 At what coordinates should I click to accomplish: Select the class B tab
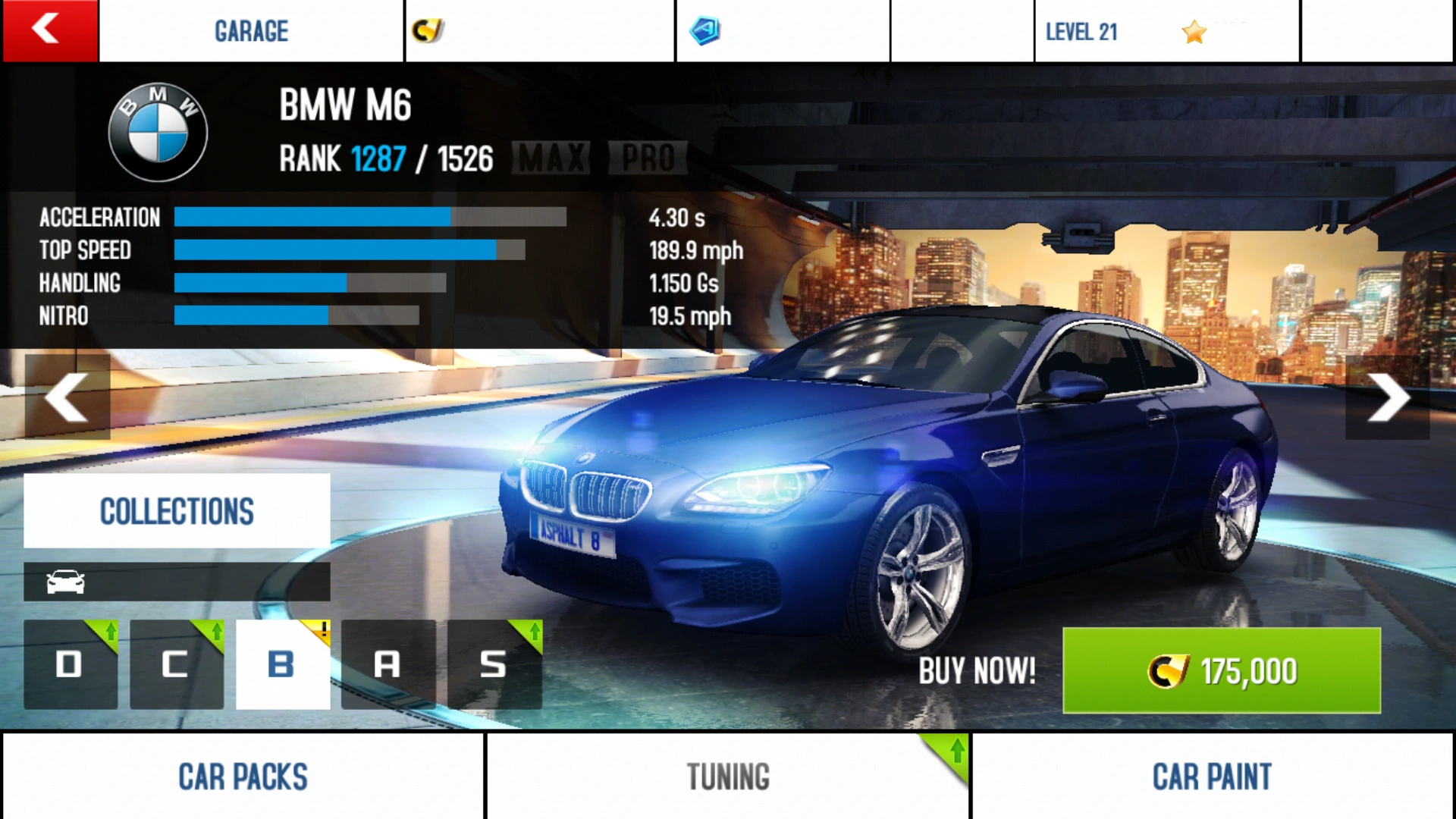tap(283, 664)
